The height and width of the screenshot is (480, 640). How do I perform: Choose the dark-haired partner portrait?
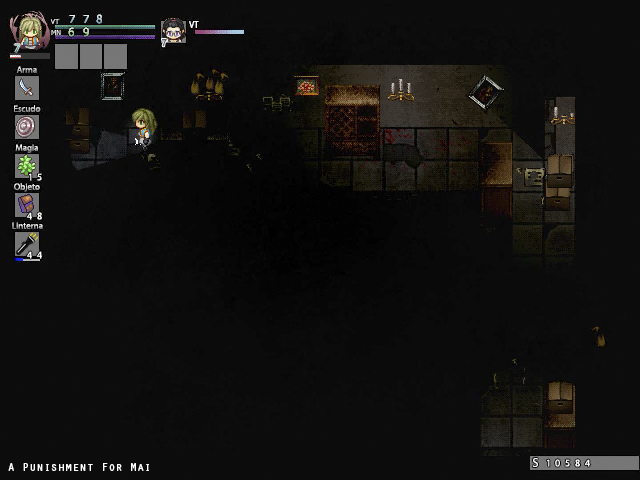[174, 31]
